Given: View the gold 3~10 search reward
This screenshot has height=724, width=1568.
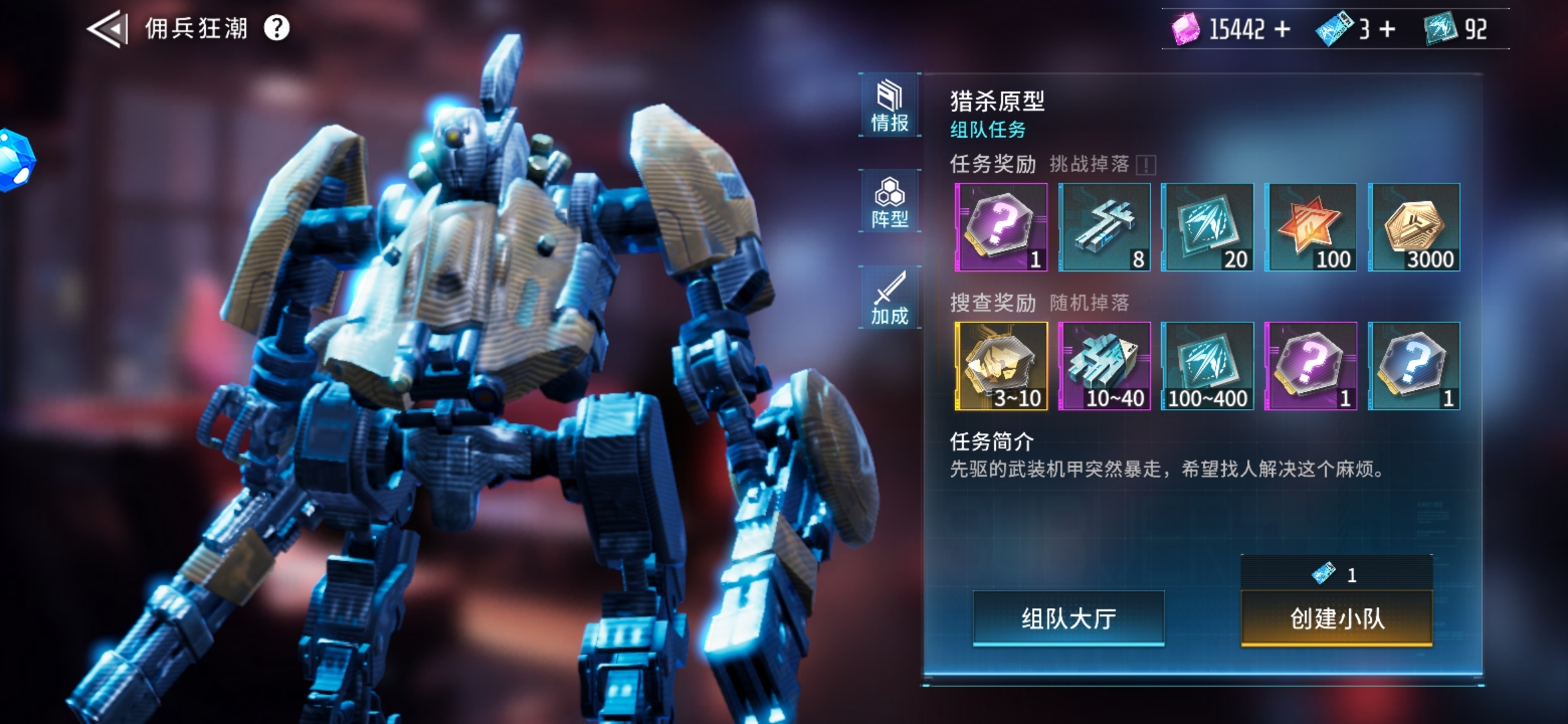Looking at the screenshot, I should click(1000, 366).
